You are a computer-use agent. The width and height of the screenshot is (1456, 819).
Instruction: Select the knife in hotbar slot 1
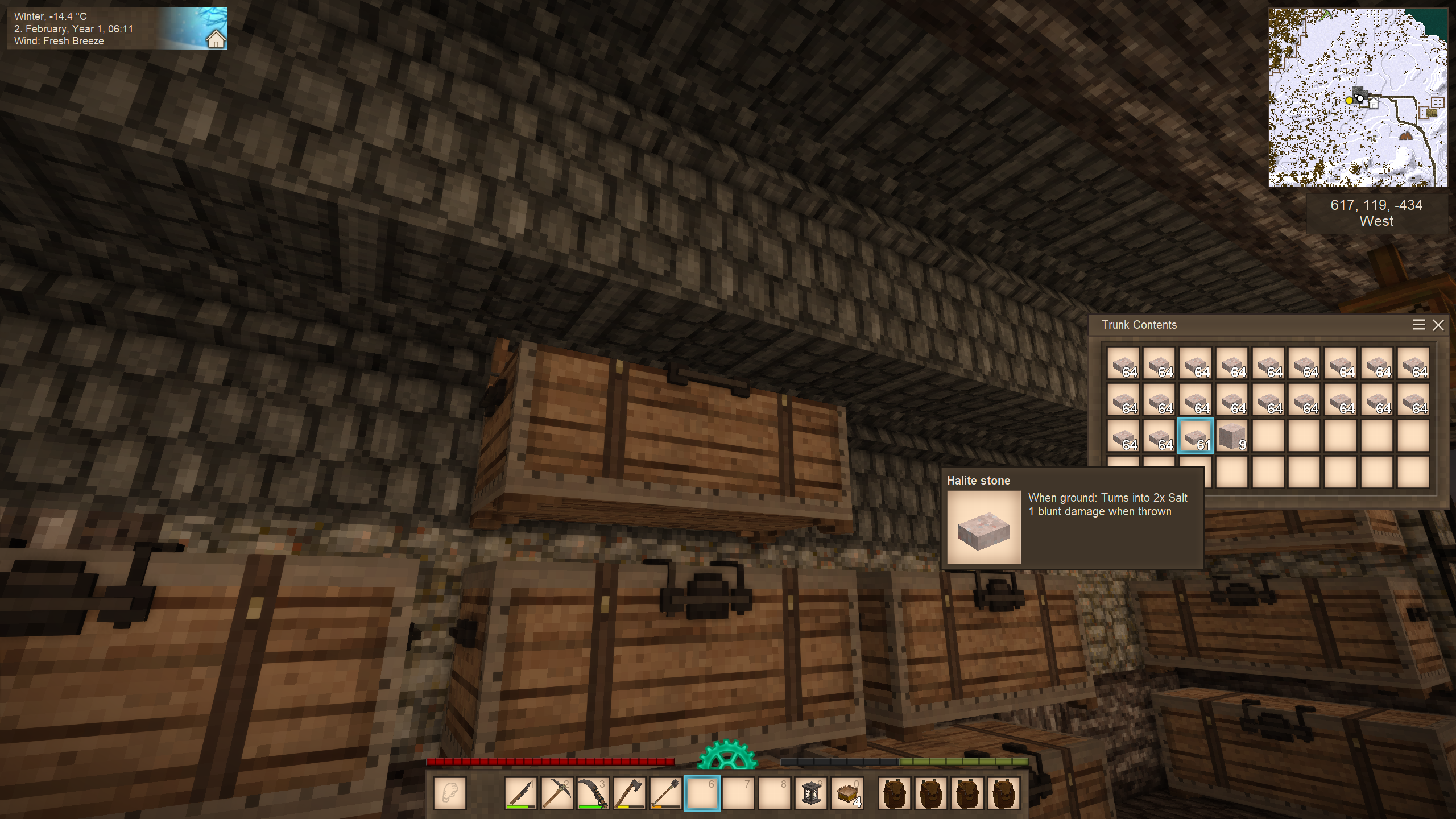coord(520,793)
